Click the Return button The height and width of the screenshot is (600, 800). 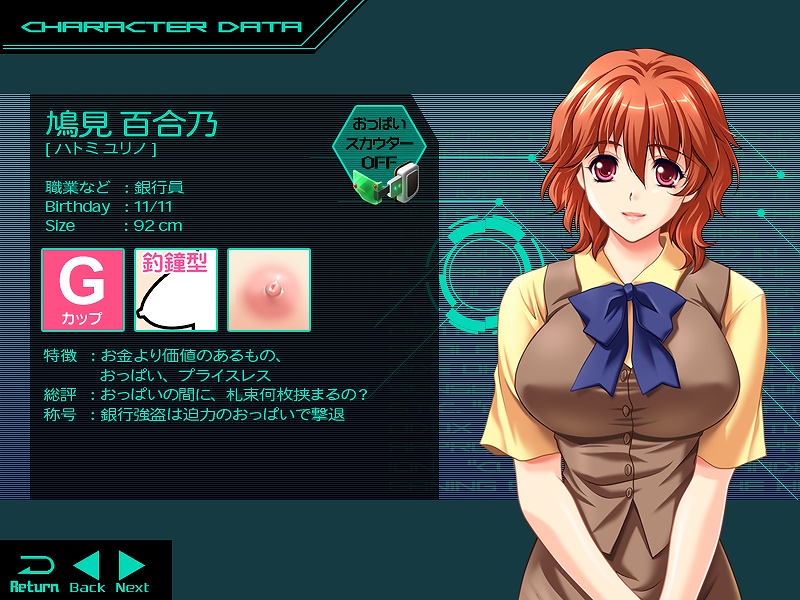point(34,573)
